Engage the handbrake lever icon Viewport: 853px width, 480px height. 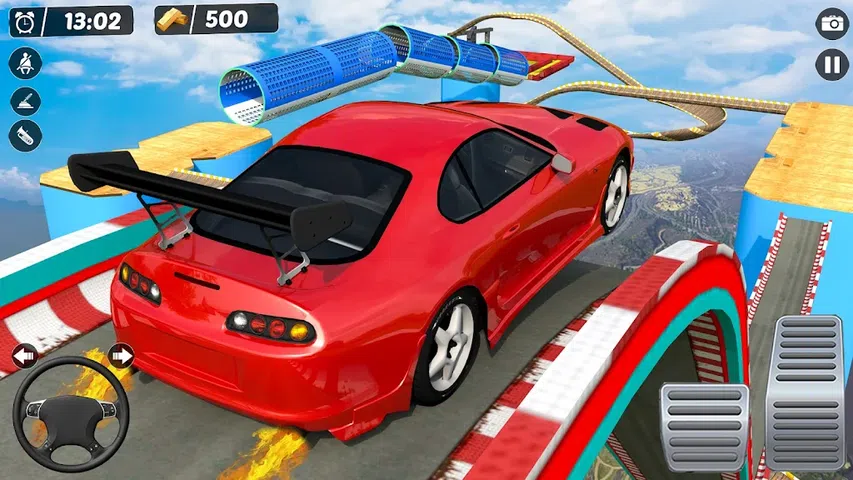(x=25, y=101)
